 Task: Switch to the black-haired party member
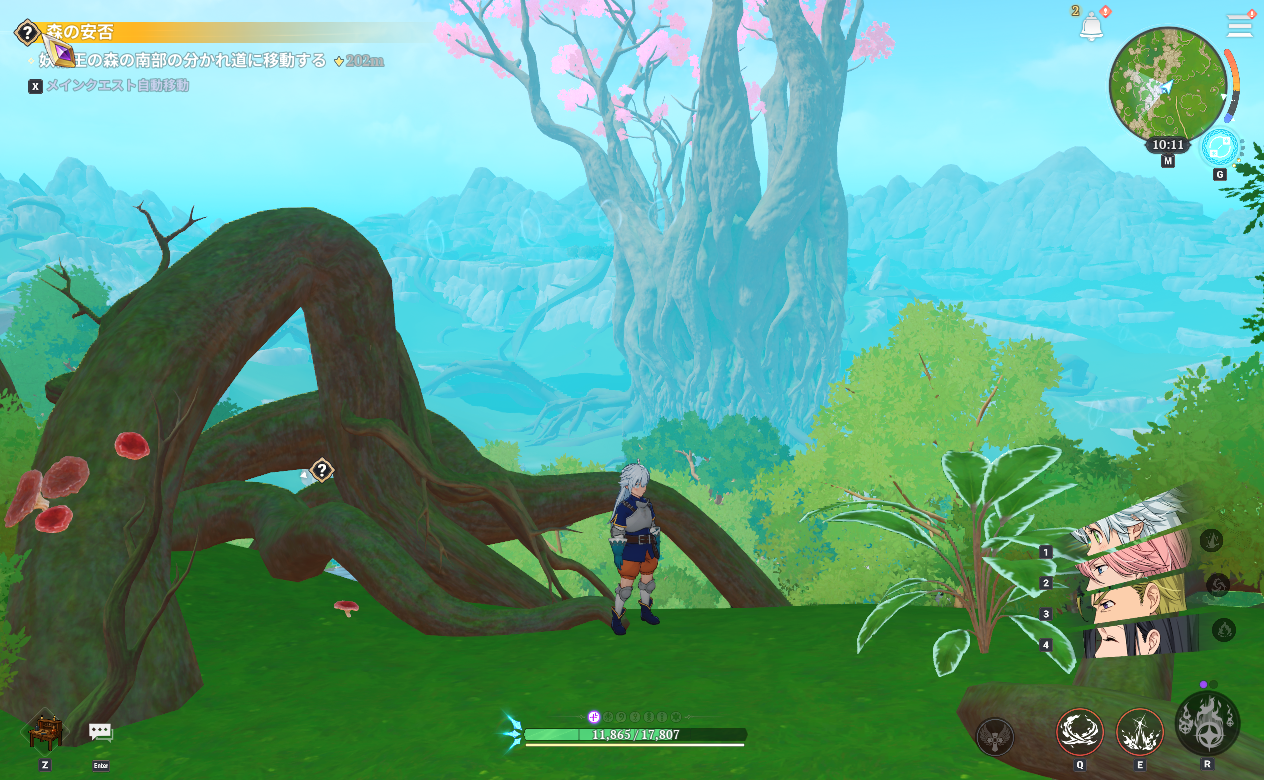coord(1140,637)
